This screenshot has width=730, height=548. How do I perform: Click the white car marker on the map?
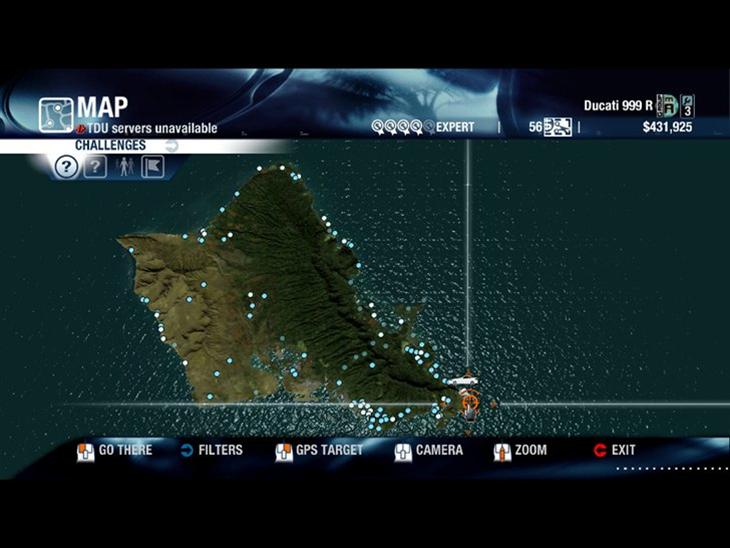point(462,381)
